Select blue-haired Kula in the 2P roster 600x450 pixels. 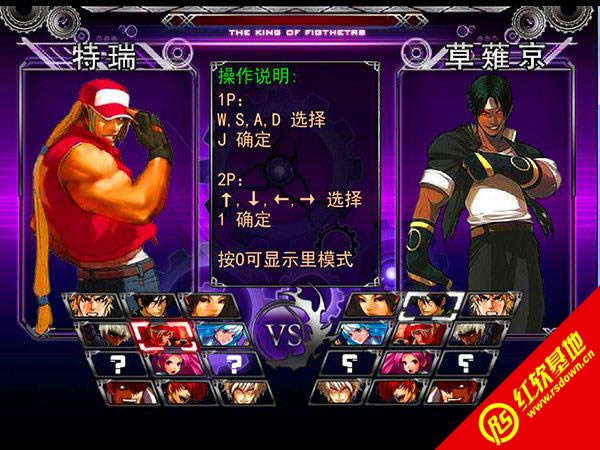coord(363,333)
